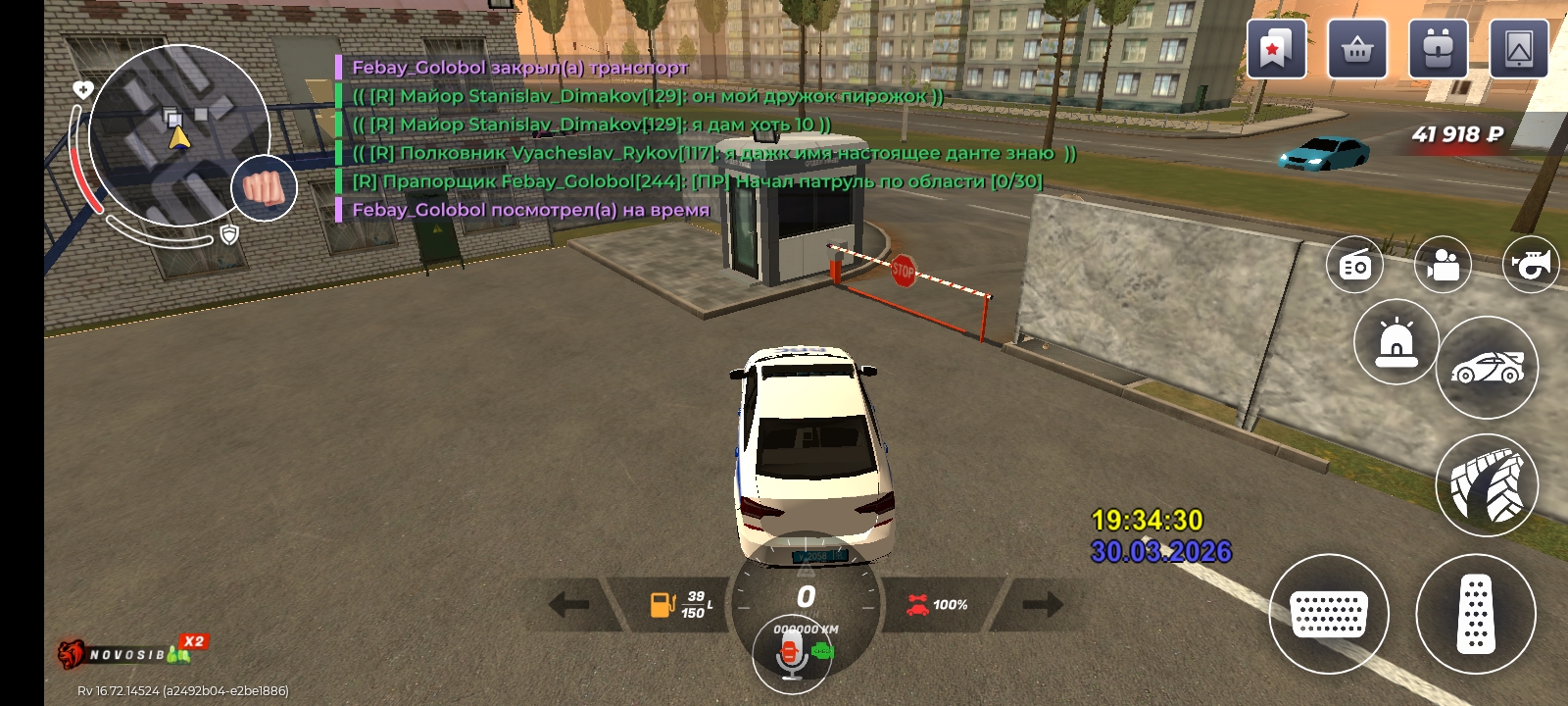
Task: Open the starred bookmarks menu
Action: pos(1276,48)
